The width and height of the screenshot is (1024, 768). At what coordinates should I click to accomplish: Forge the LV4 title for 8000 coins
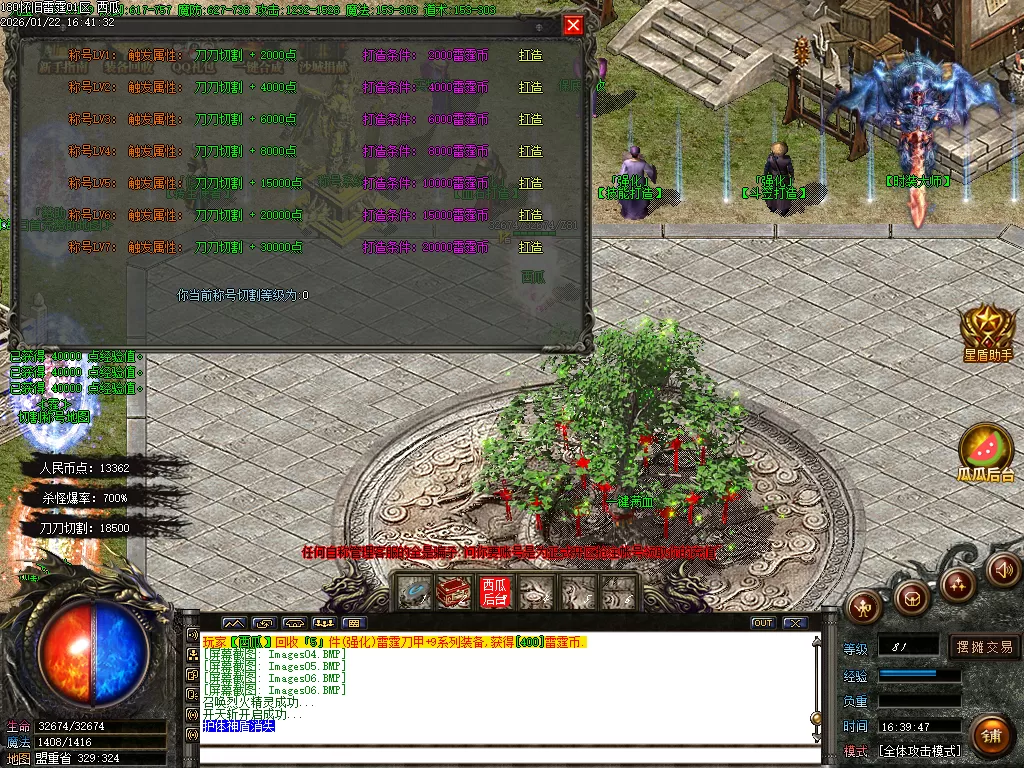(x=531, y=152)
